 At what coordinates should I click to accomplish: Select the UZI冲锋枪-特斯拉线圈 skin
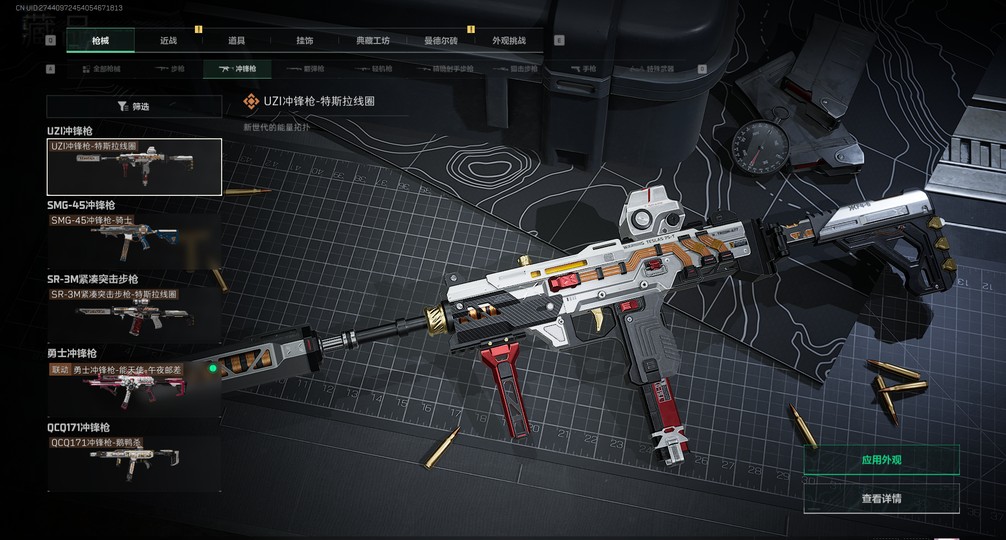[134, 166]
